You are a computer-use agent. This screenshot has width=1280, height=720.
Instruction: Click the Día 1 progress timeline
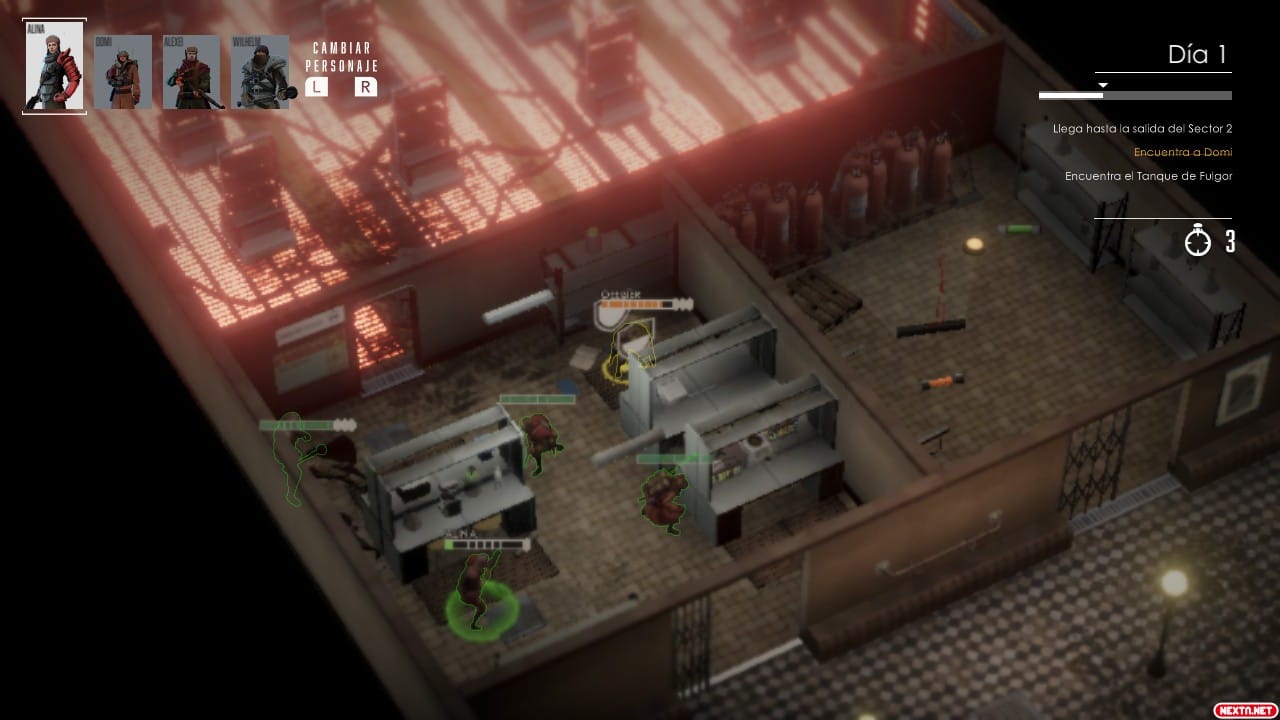(x=1135, y=96)
